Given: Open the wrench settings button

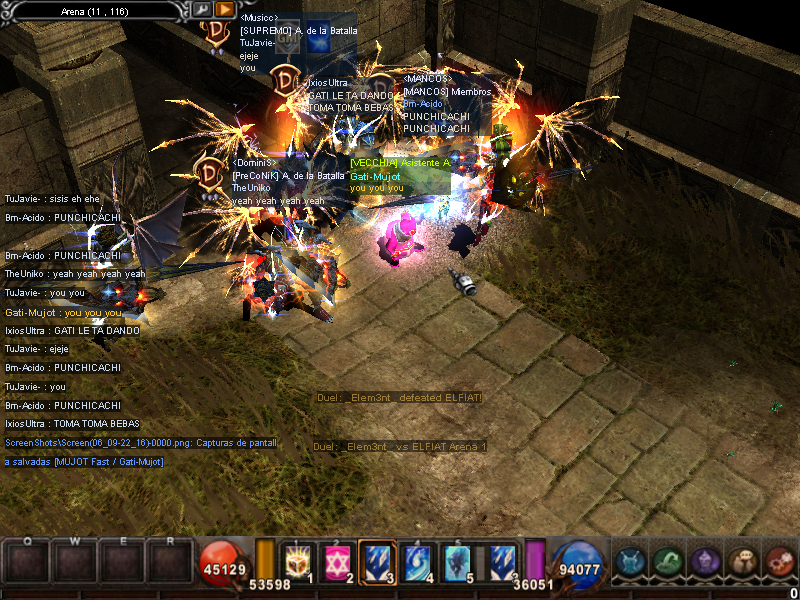Looking at the screenshot, I should 203,10.
